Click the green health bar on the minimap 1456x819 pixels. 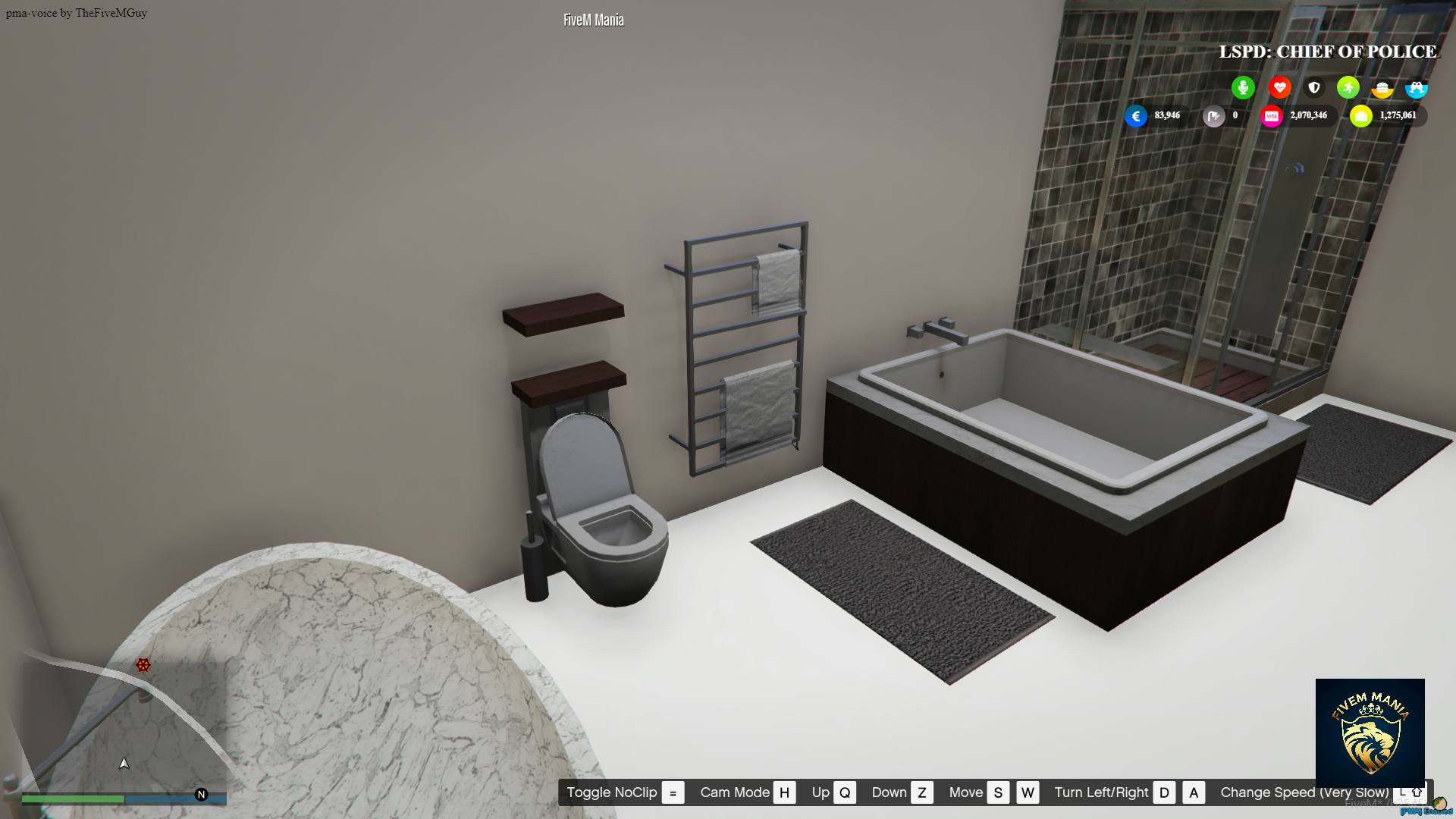[72, 799]
